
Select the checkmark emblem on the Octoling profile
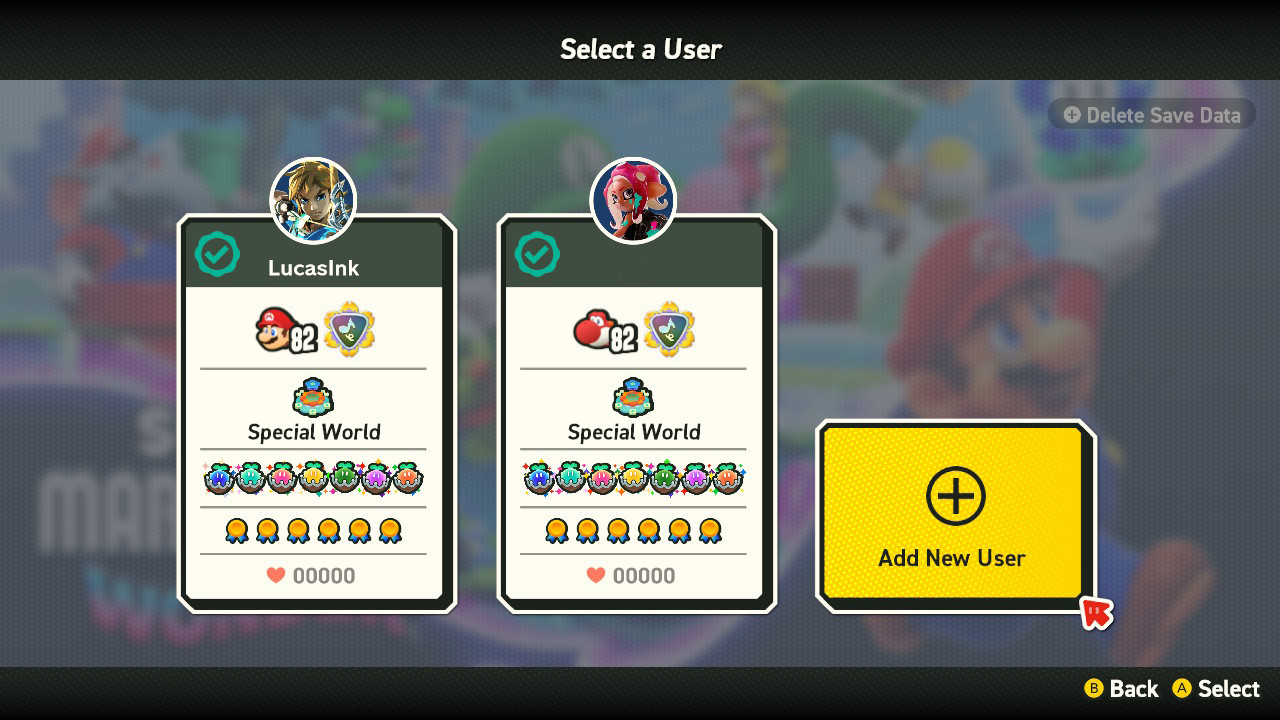point(536,254)
